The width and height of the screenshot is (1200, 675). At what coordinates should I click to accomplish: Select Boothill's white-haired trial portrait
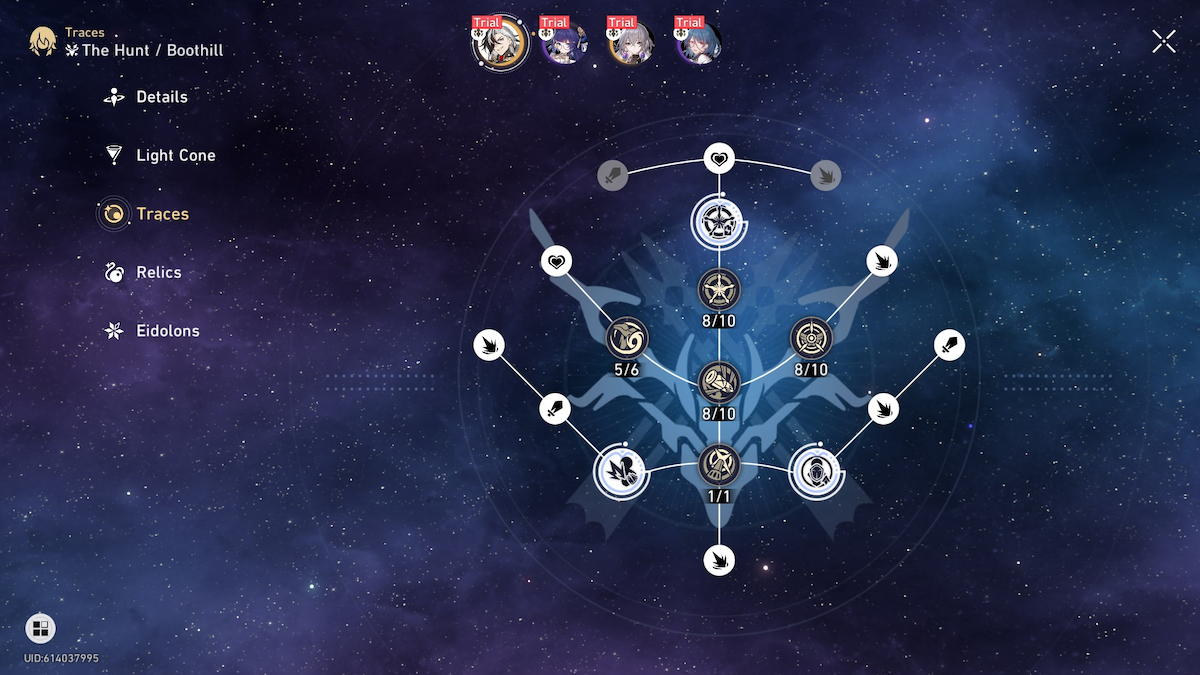(x=499, y=42)
